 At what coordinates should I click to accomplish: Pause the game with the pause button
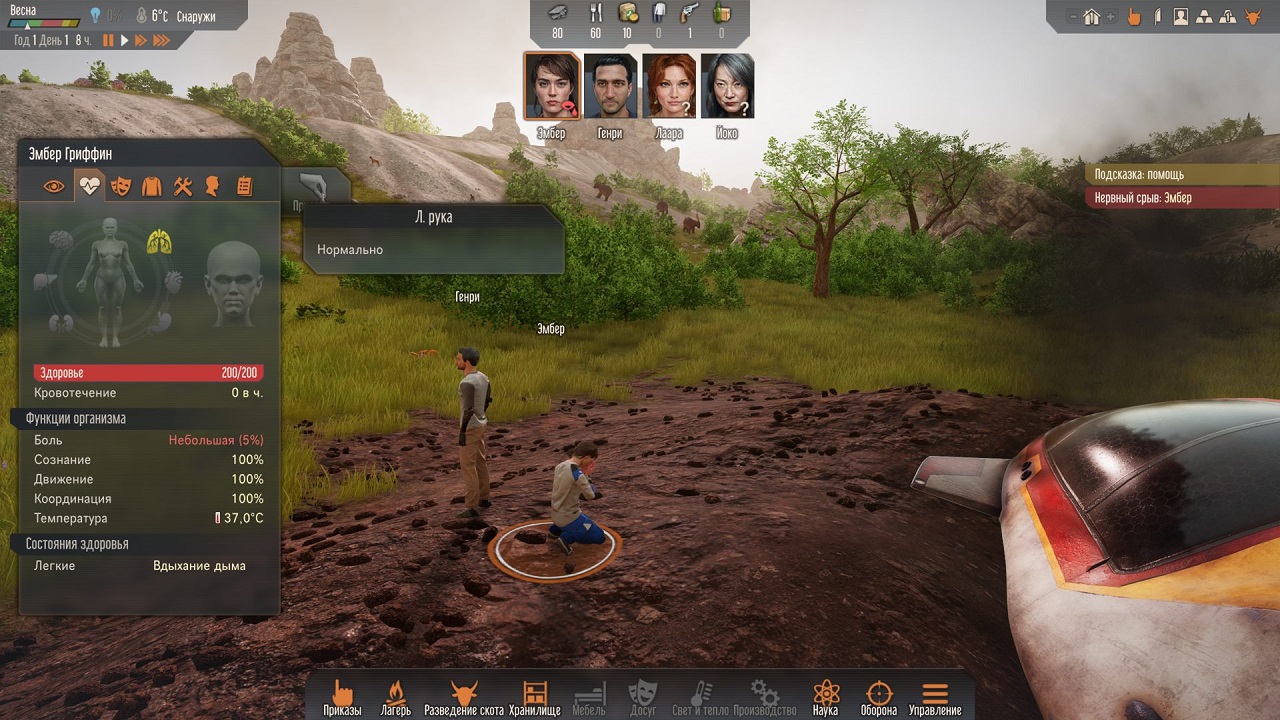108,40
